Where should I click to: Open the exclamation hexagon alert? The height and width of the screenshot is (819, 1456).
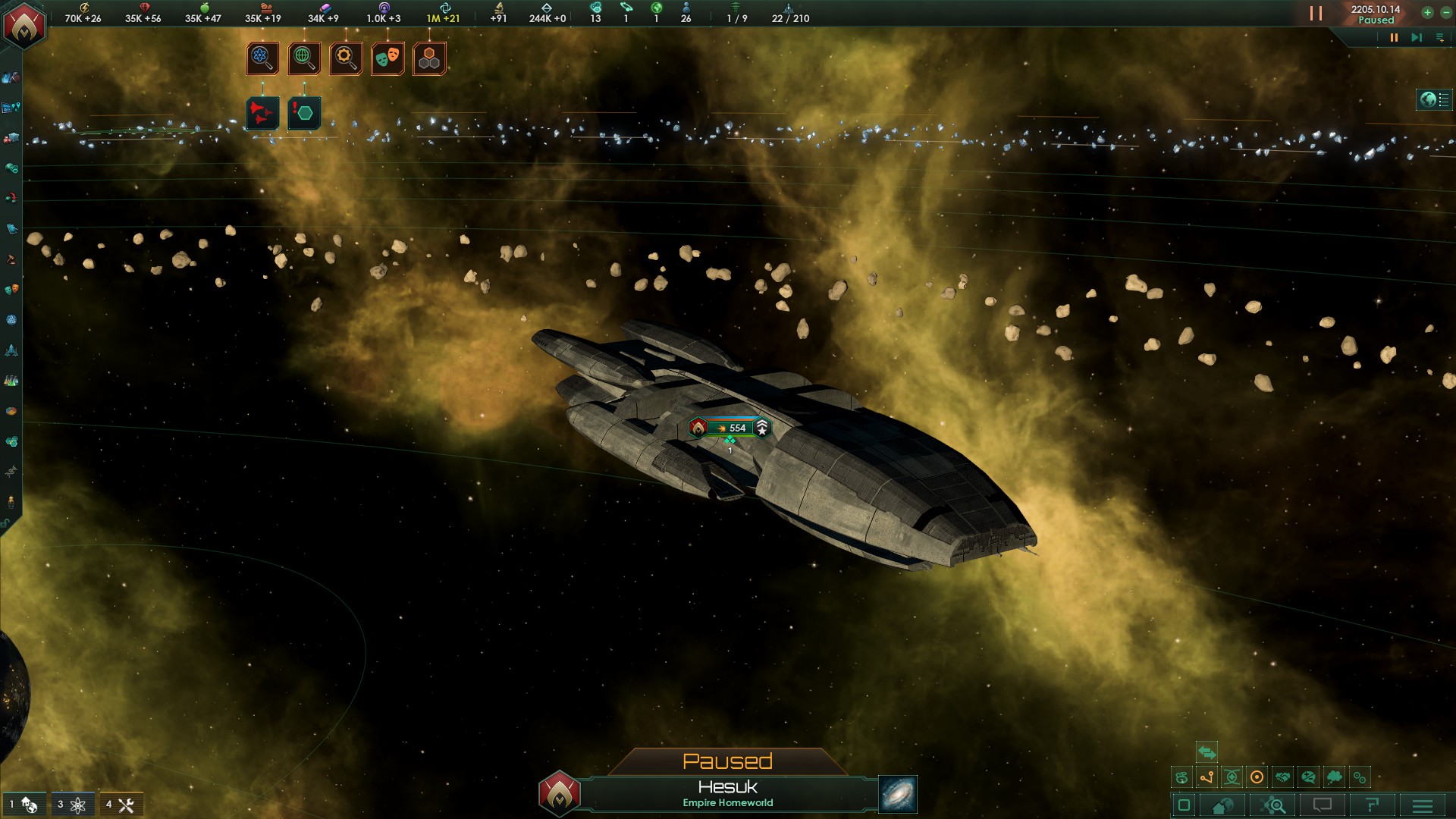pyautogui.click(x=304, y=114)
